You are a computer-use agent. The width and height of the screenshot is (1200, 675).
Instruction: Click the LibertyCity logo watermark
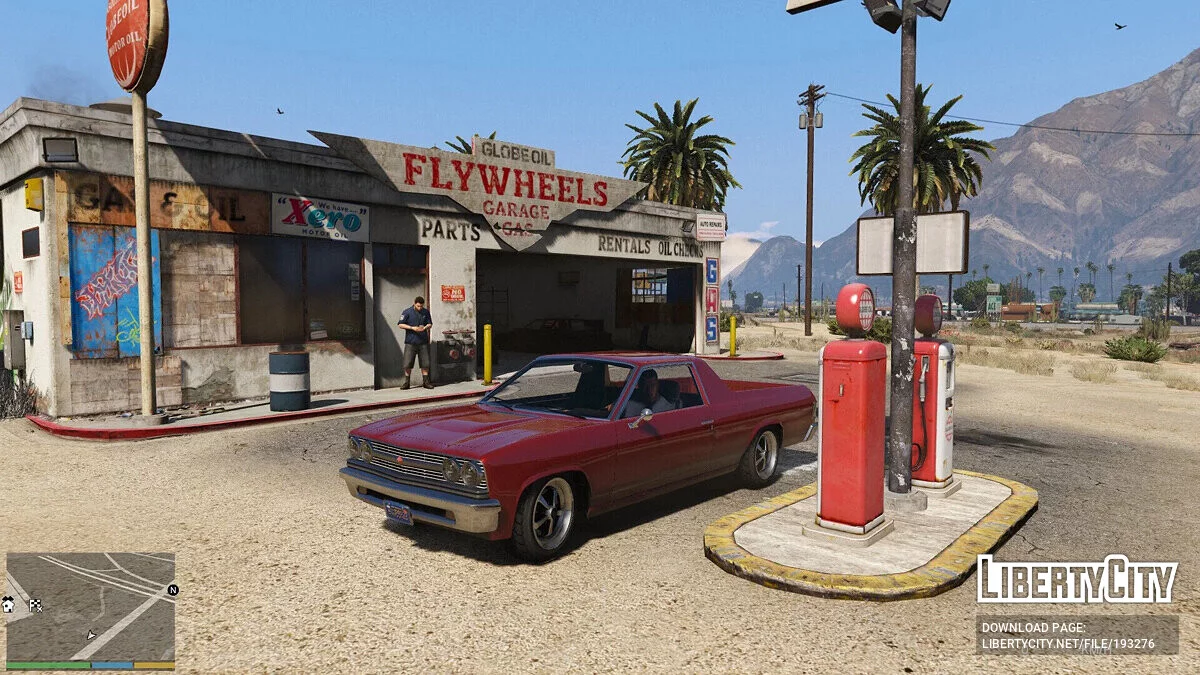coord(1077,579)
